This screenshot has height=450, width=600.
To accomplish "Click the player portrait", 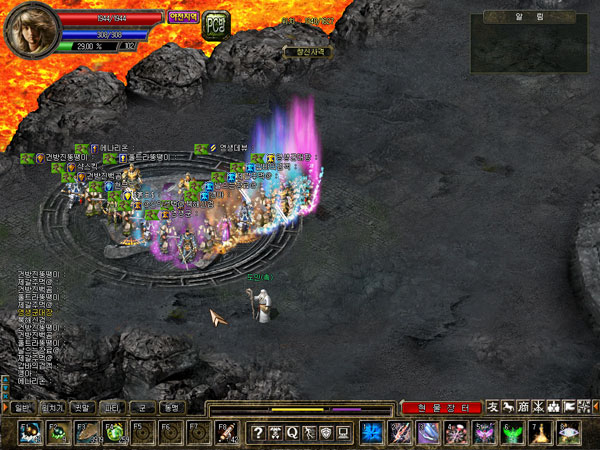I will pyautogui.click(x=26, y=29).
